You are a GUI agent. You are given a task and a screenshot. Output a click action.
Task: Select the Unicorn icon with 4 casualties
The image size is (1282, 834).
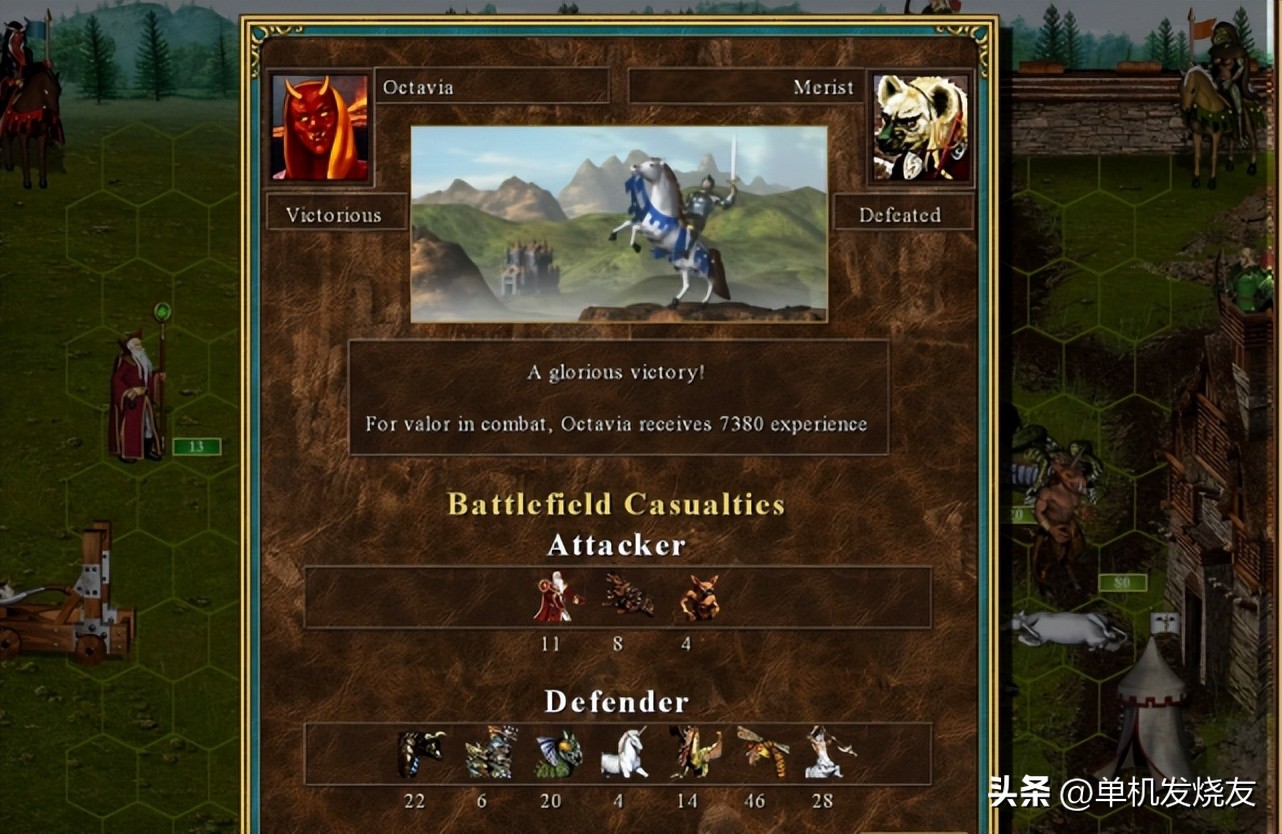pos(619,755)
